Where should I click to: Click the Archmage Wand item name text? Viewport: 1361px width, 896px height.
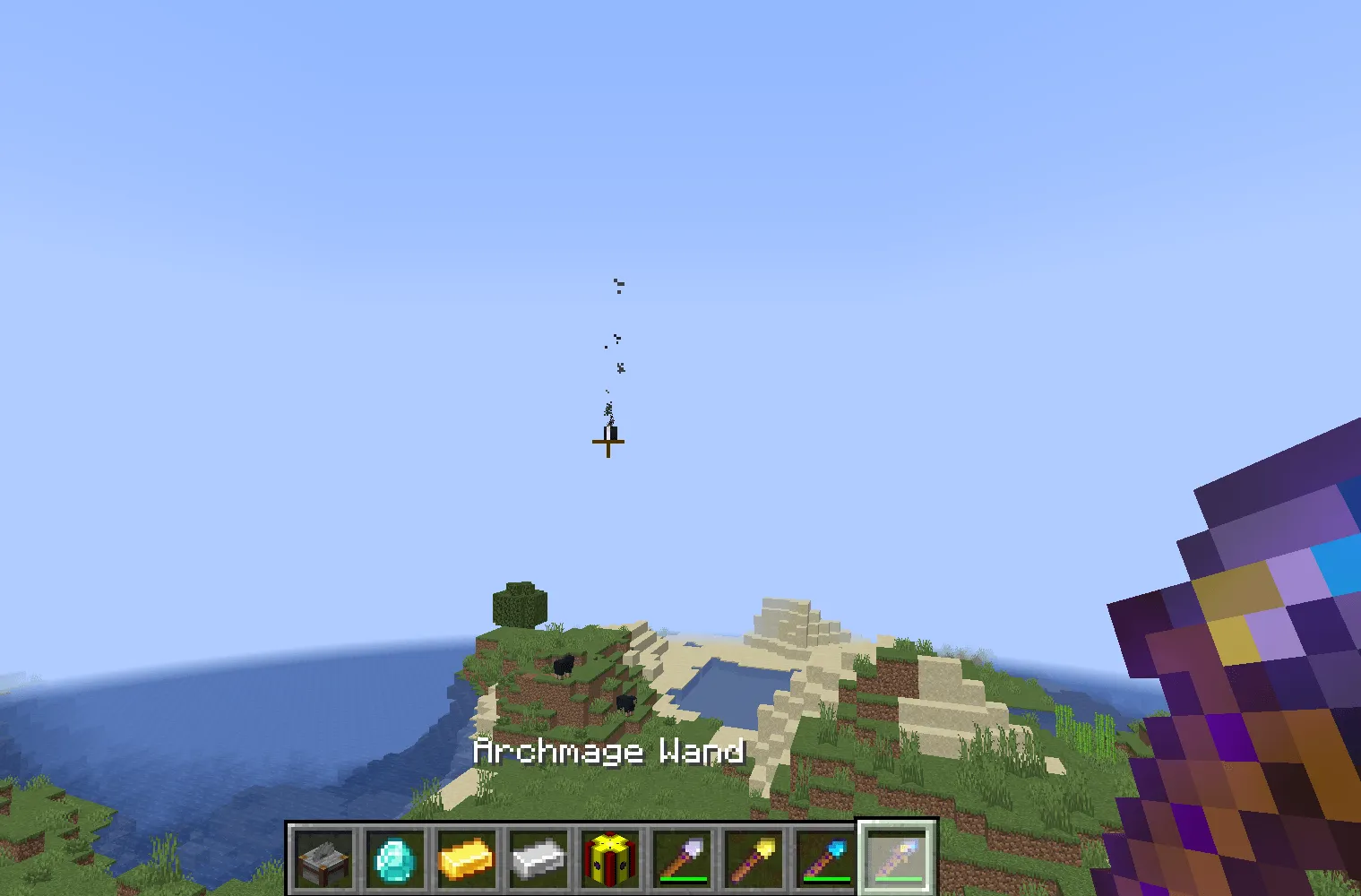[x=609, y=752]
